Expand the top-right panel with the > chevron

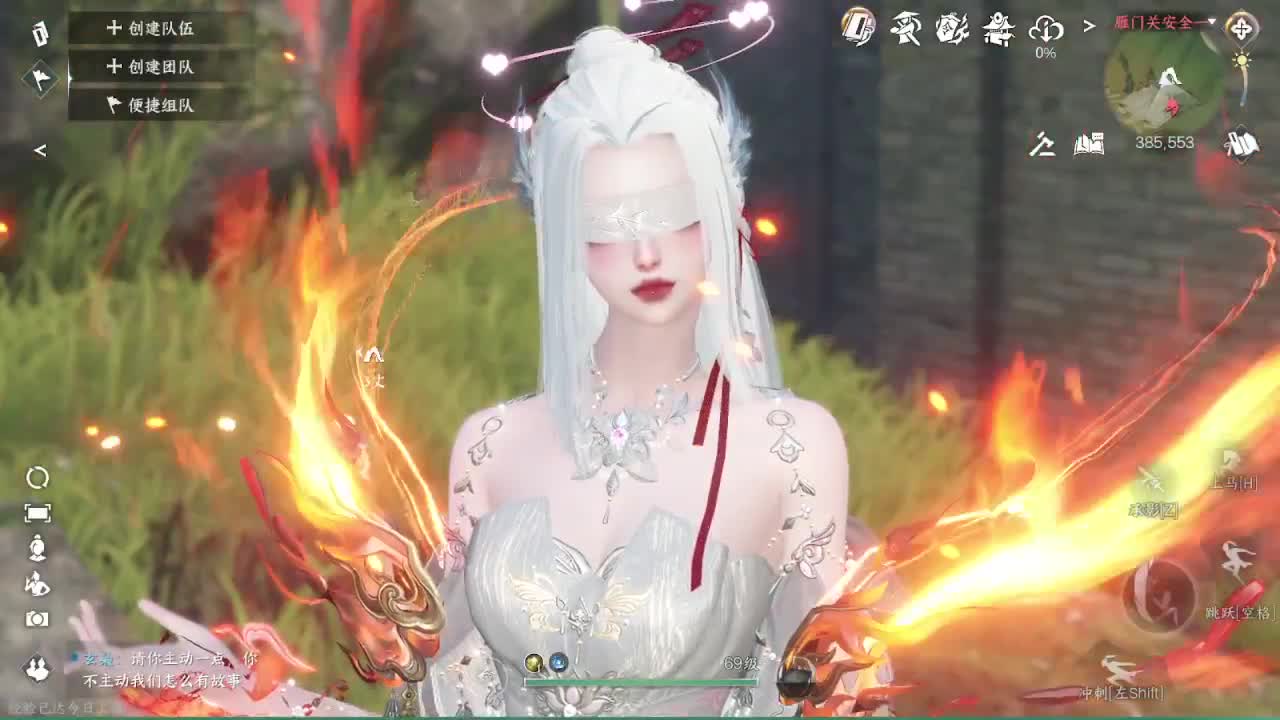click(1088, 25)
